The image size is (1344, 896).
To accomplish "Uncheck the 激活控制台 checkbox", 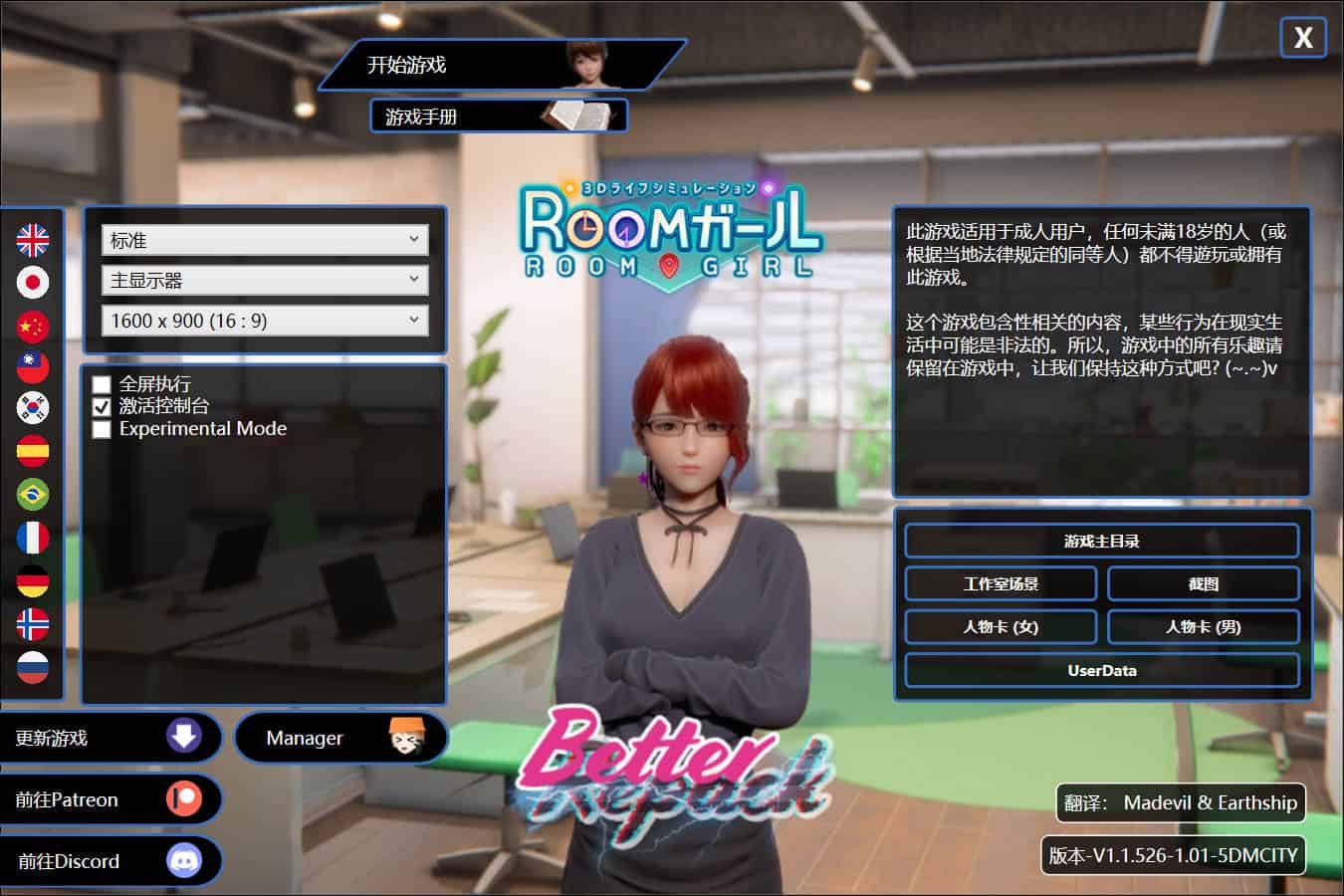I will pos(102,406).
